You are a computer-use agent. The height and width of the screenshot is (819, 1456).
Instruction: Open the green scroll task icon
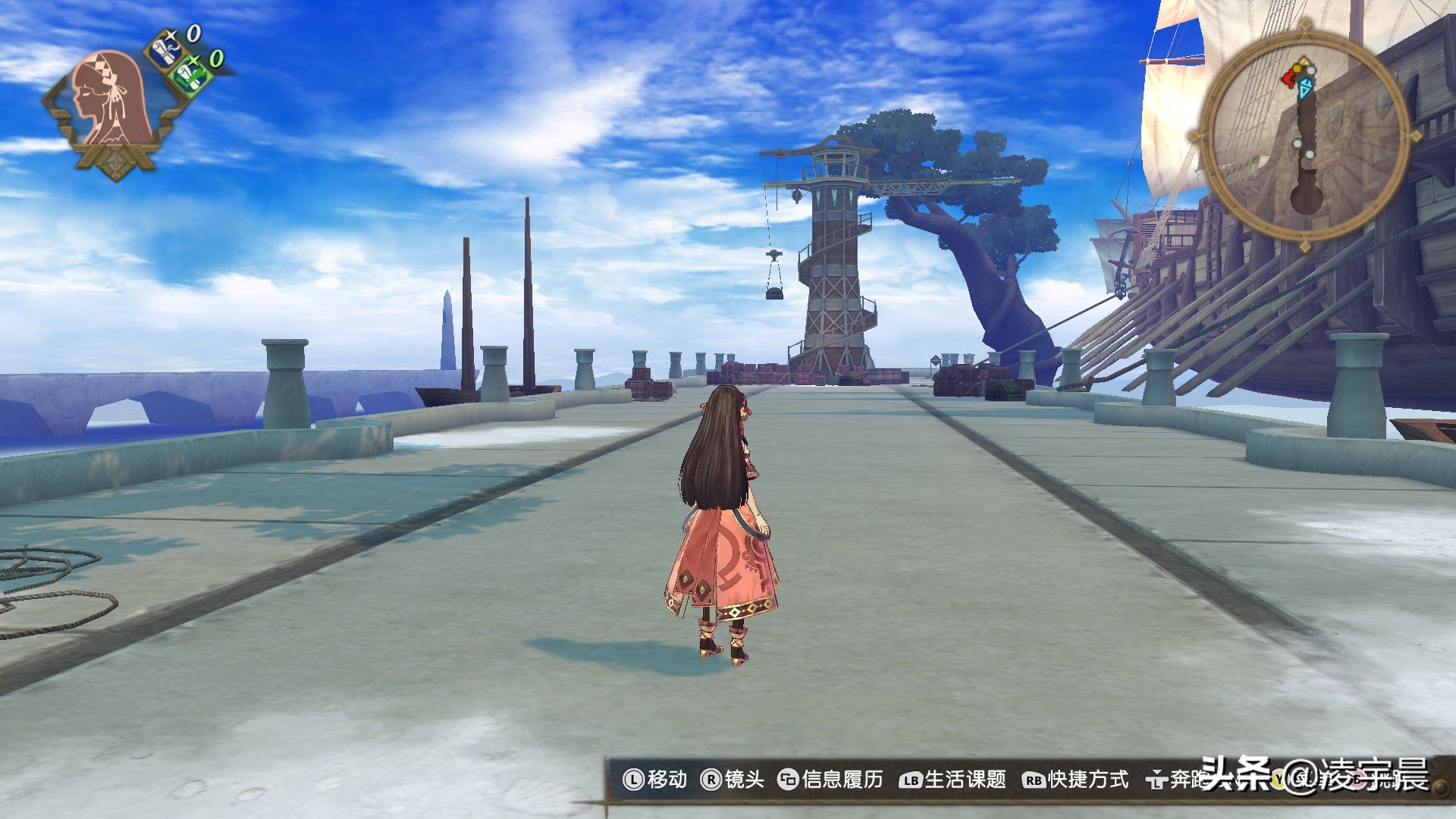tap(187, 74)
